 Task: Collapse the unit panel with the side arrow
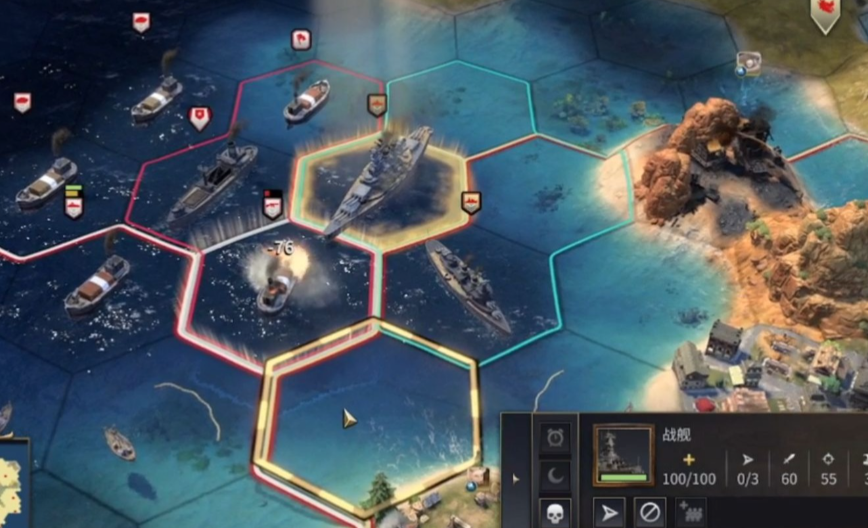click(x=516, y=479)
